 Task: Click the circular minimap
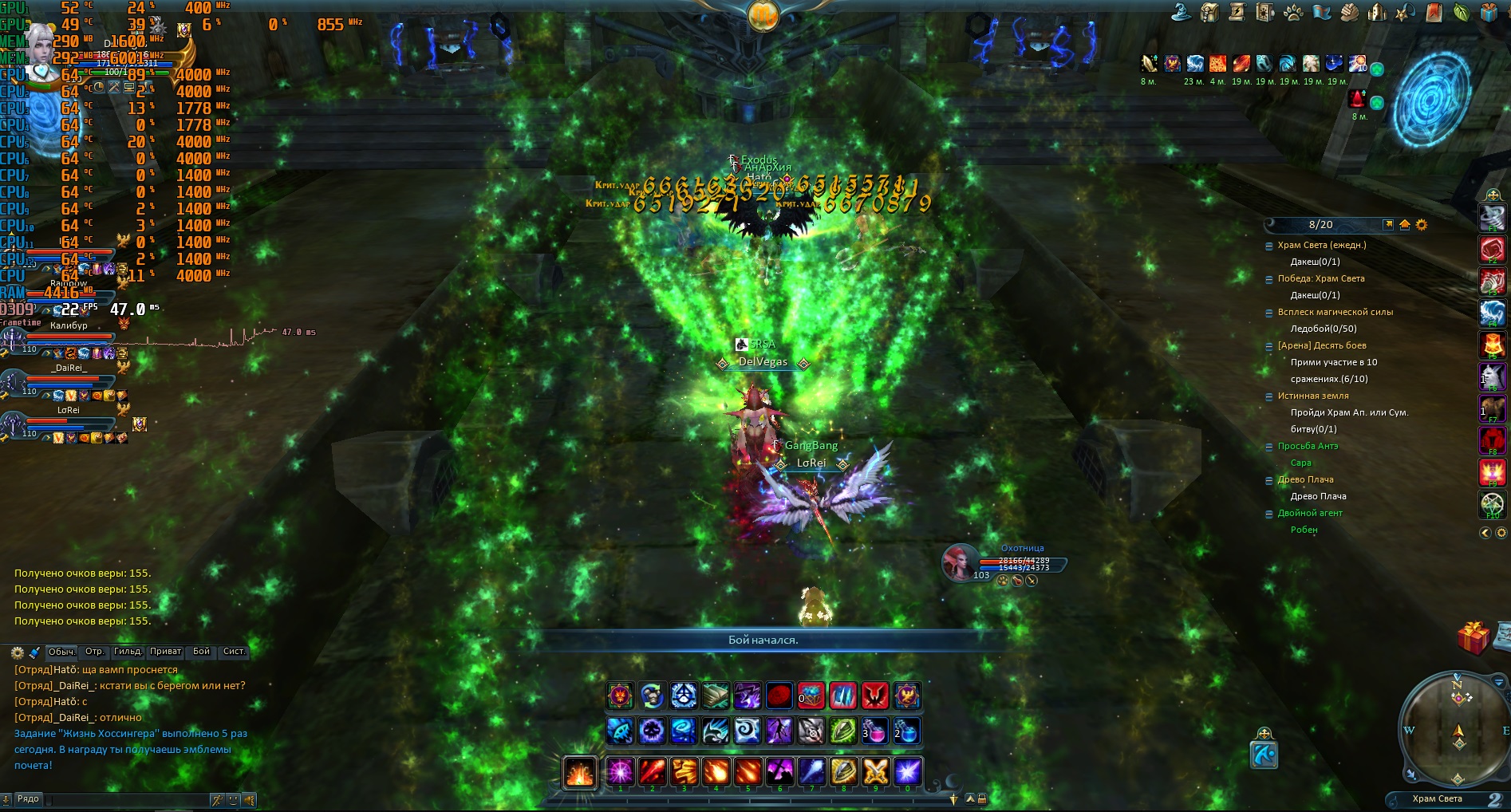tap(1457, 727)
